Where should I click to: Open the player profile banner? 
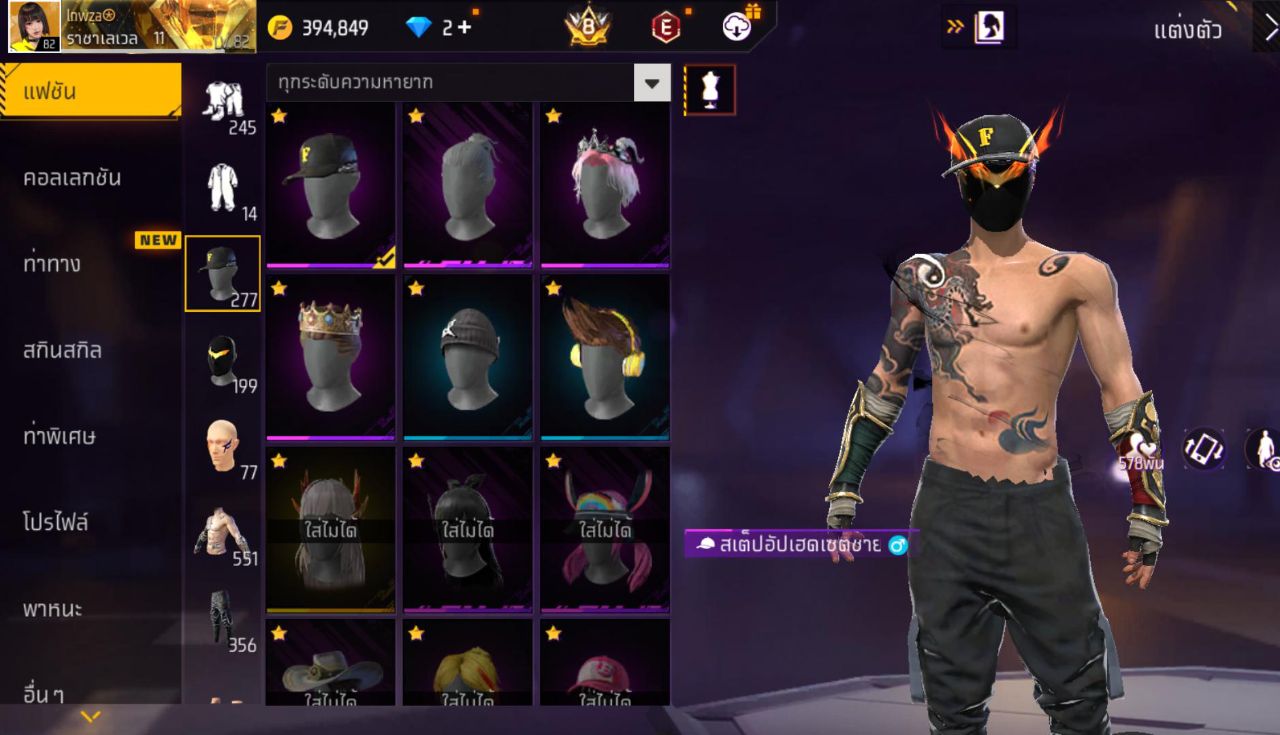132,27
